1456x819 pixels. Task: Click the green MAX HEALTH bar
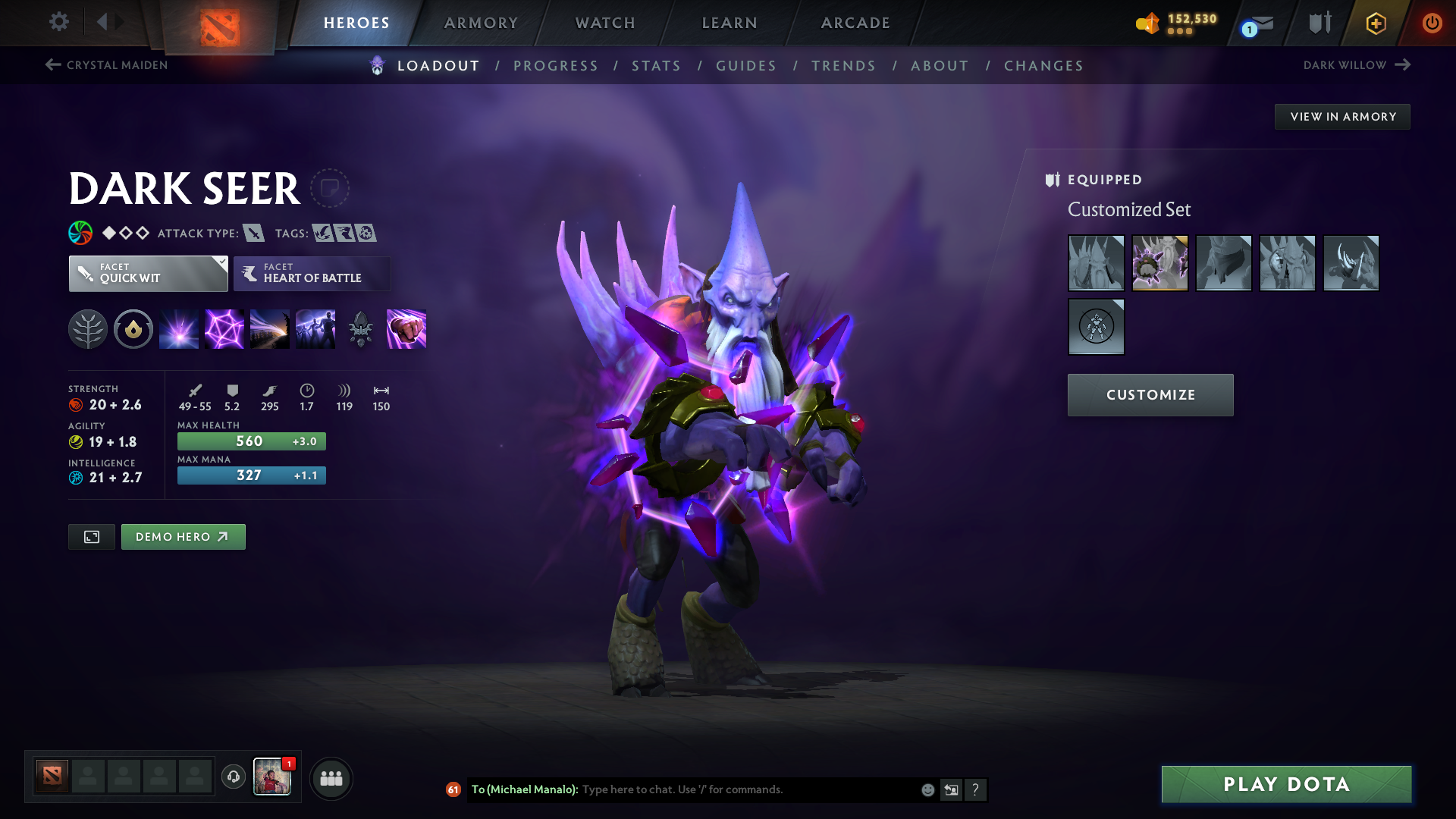(251, 441)
